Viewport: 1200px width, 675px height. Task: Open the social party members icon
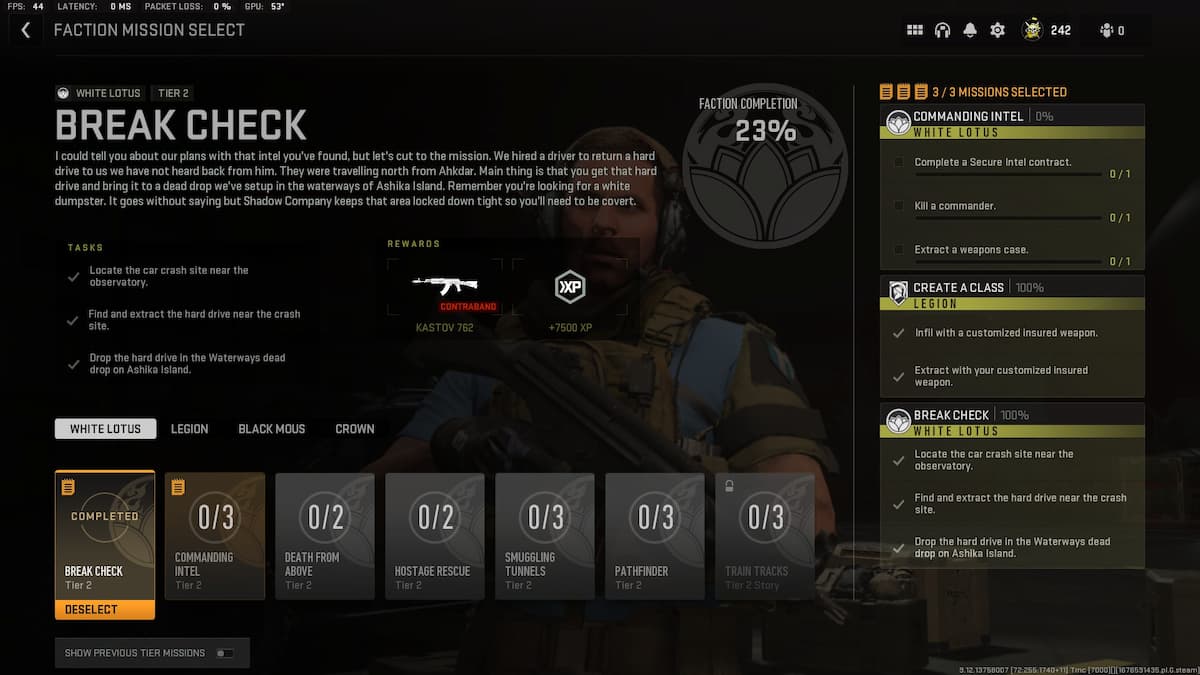tap(1111, 30)
